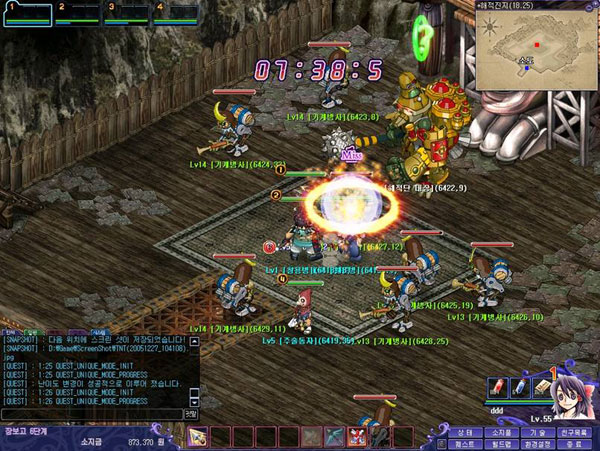Open the 친구목록 (friends list)
The image size is (600, 451).
574,430
